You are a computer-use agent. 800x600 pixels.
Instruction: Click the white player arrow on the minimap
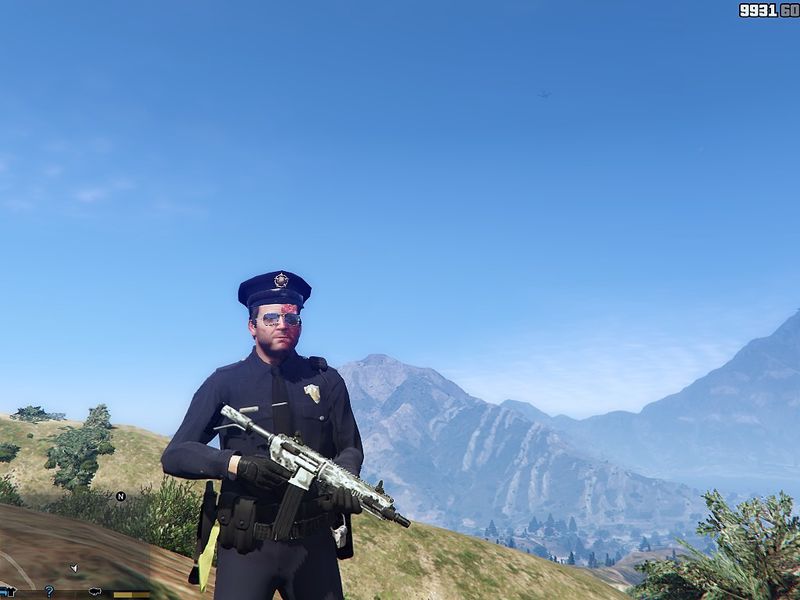tap(74, 568)
